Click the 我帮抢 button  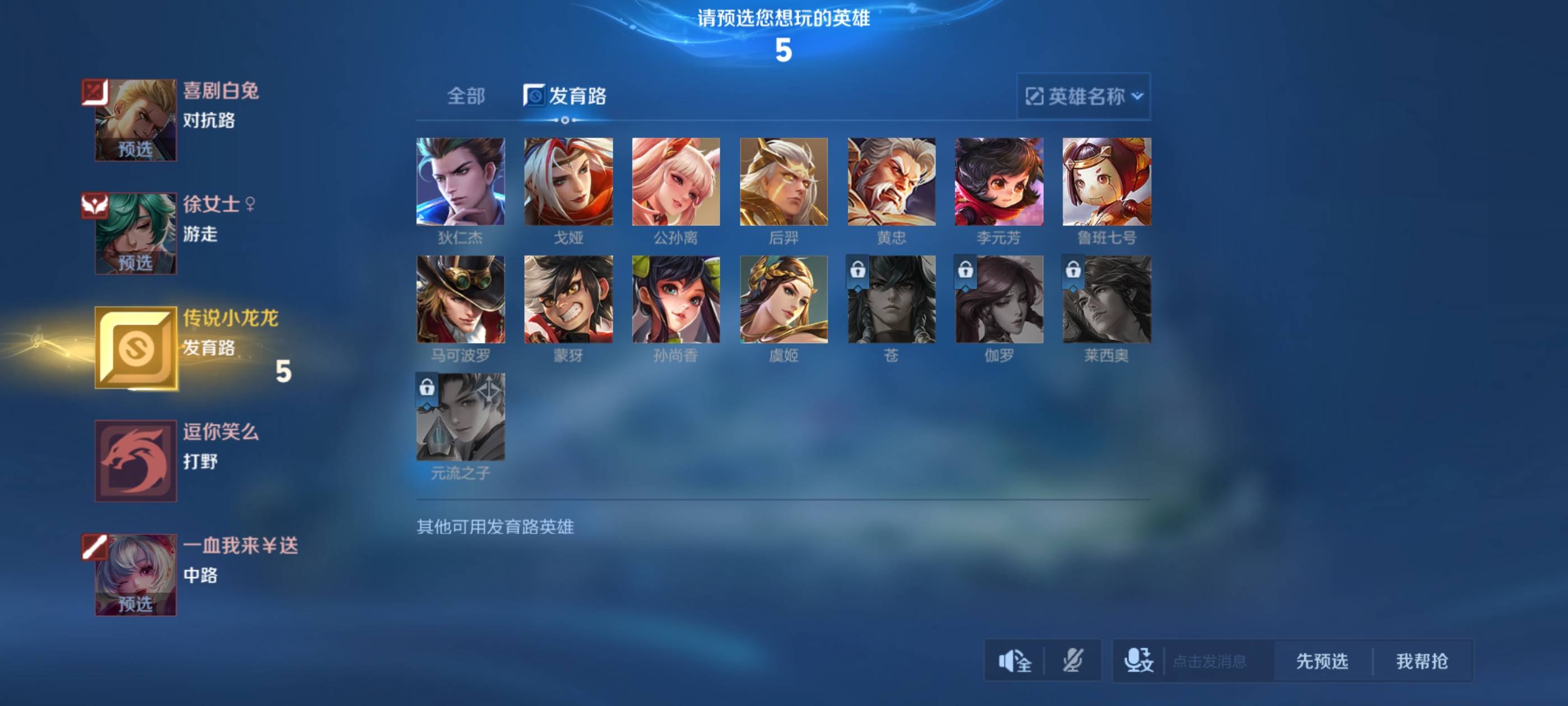pos(1421,661)
